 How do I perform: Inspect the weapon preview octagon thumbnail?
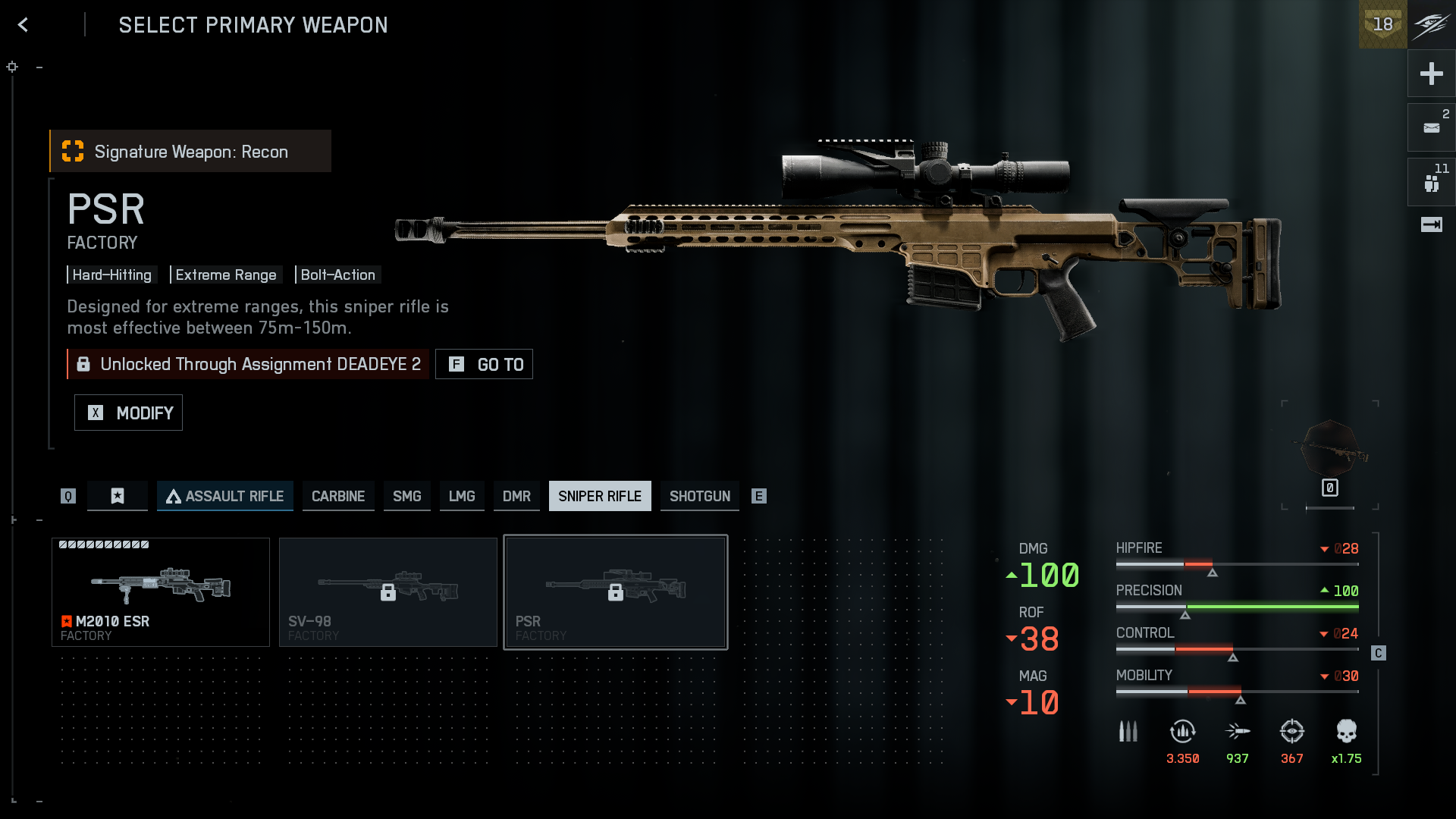point(1330,451)
